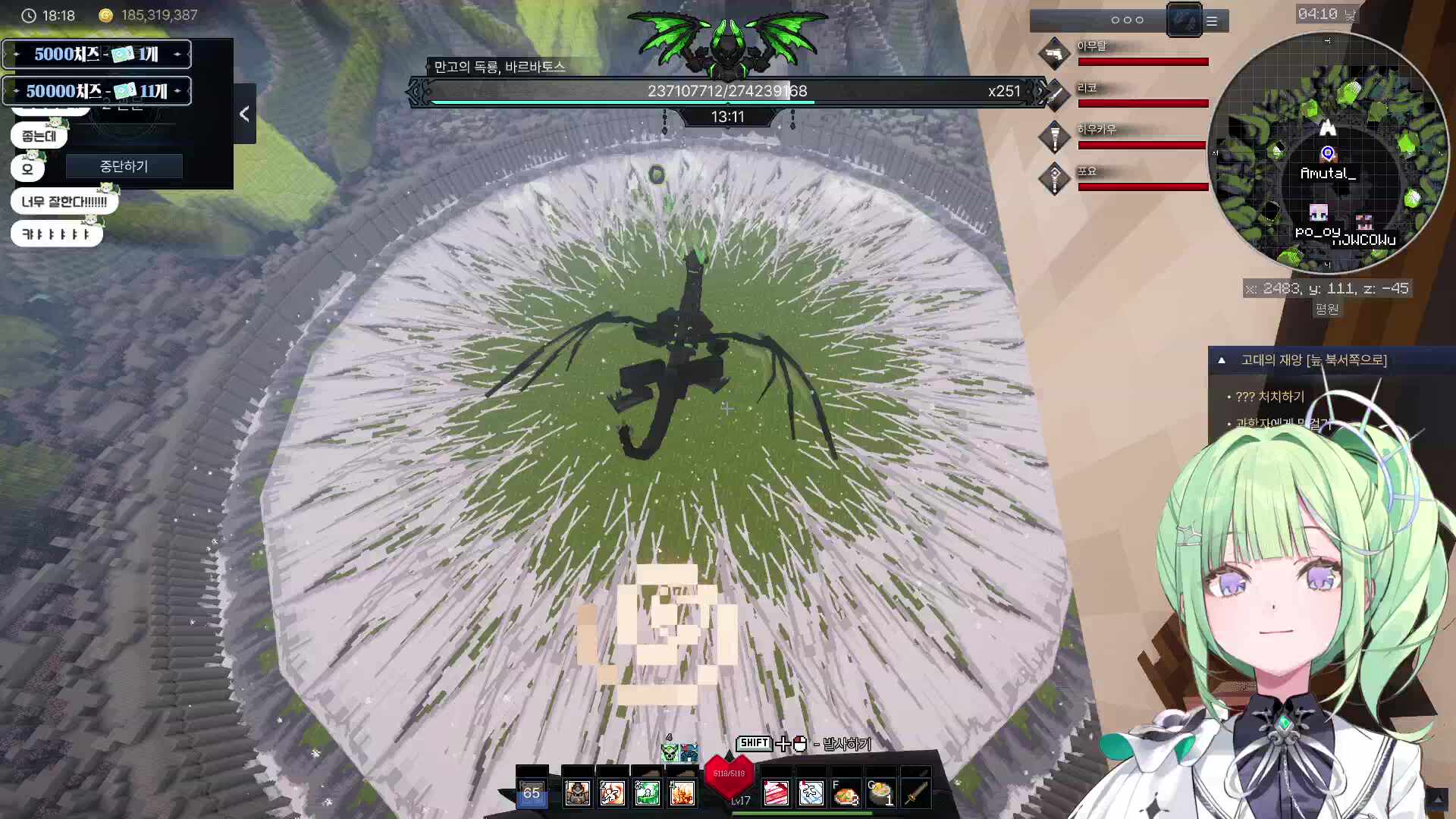Activate skill slot 1 armored figure
The width and height of the screenshot is (1456, 819).
point(578,793)
